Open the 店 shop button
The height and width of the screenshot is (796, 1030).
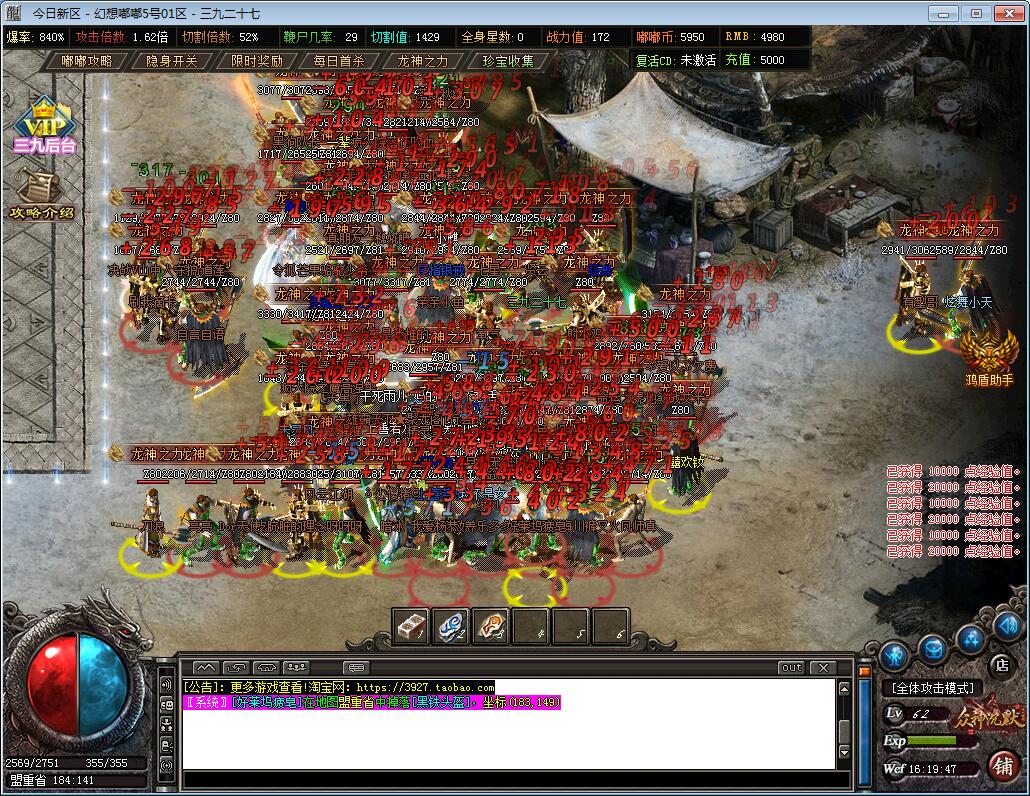[x=1001, y=663]
